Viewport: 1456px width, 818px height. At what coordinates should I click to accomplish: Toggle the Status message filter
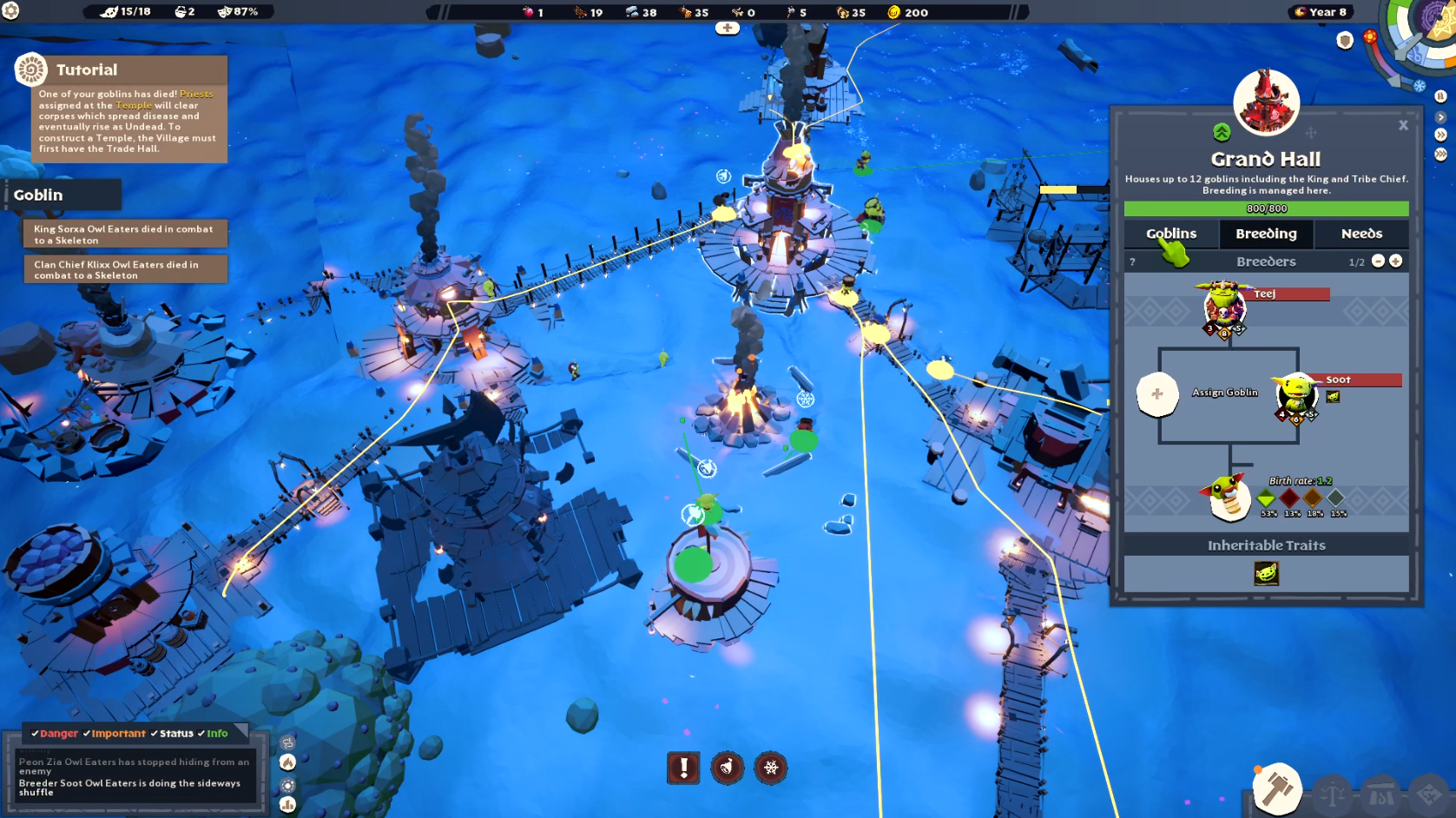click(x=172, y=734)
